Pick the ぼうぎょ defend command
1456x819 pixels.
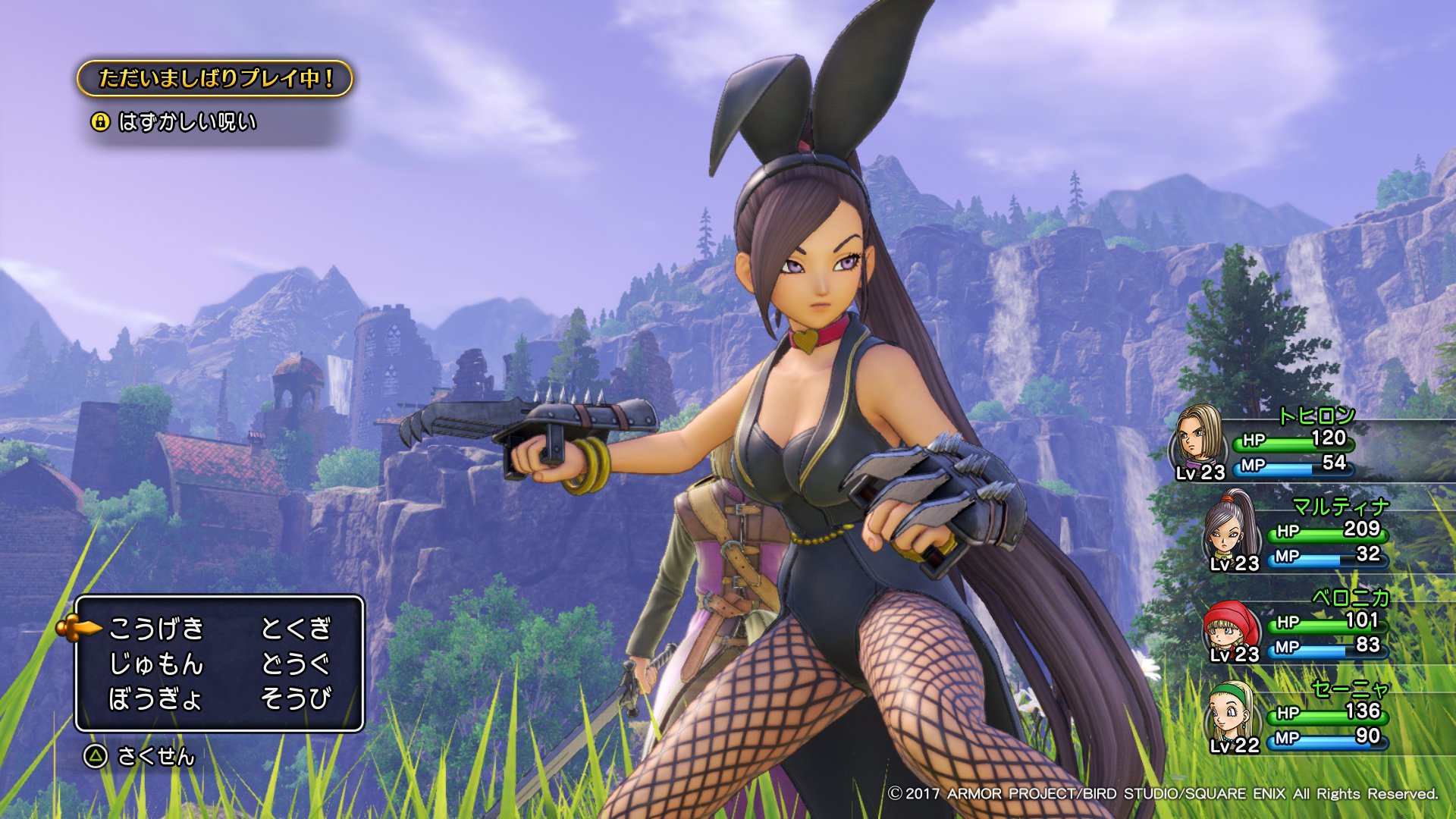[155, 698]
